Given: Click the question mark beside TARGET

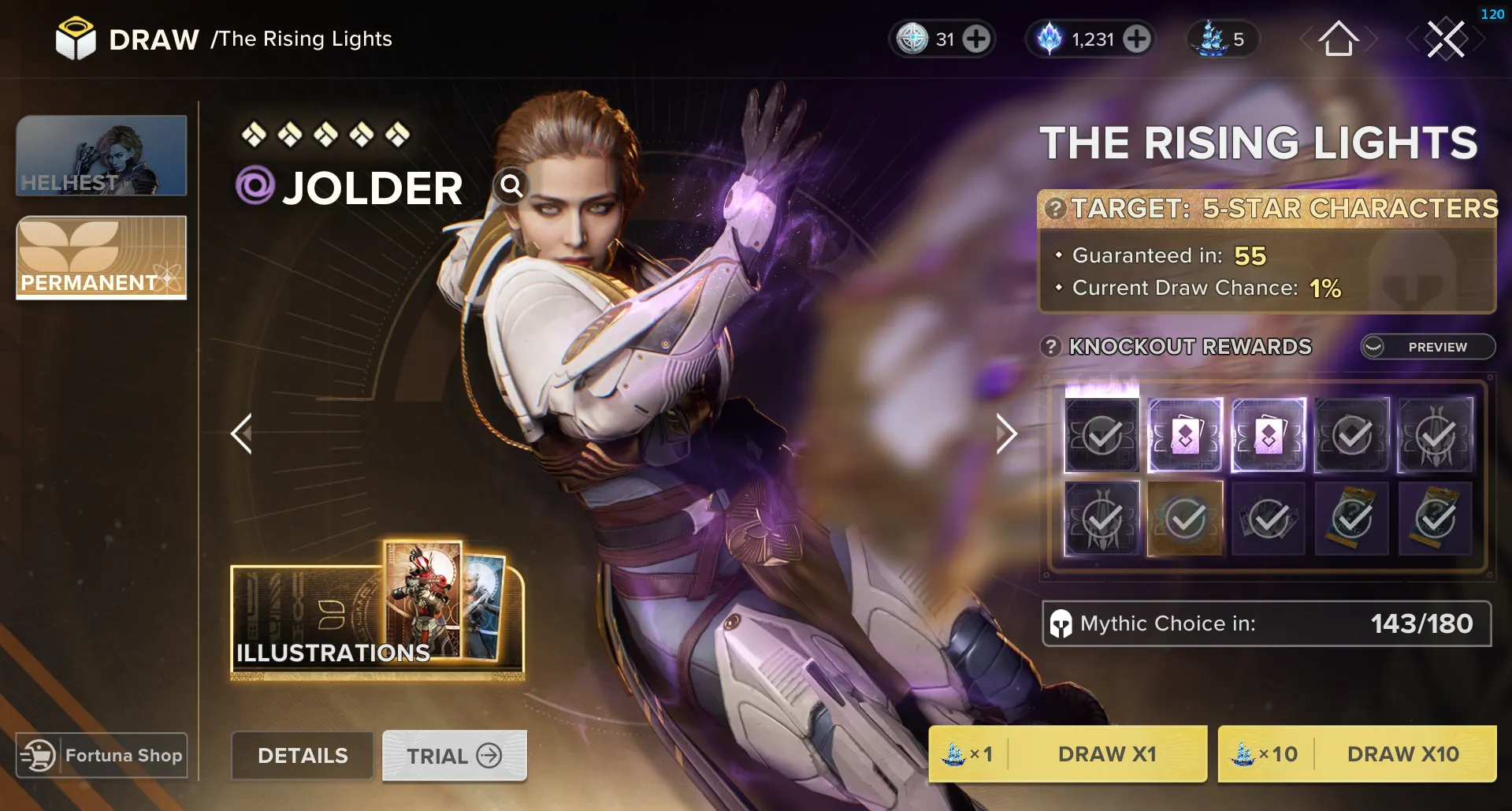Looking at the screenshot, I should click(1057, 208).
